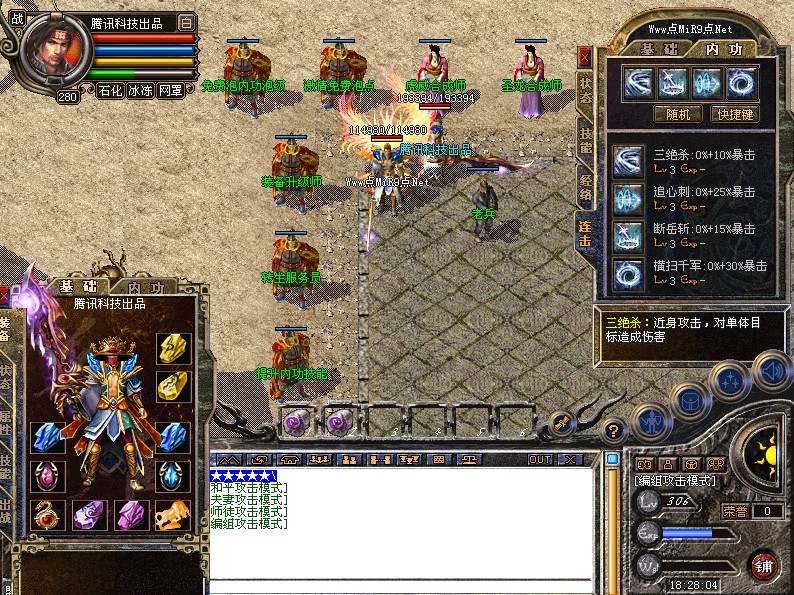Image resolution: width=794 pixels, height=595 pixels.
Task: Click the orange dragon skull equipment slot
Action: click(x=172, y=515)
